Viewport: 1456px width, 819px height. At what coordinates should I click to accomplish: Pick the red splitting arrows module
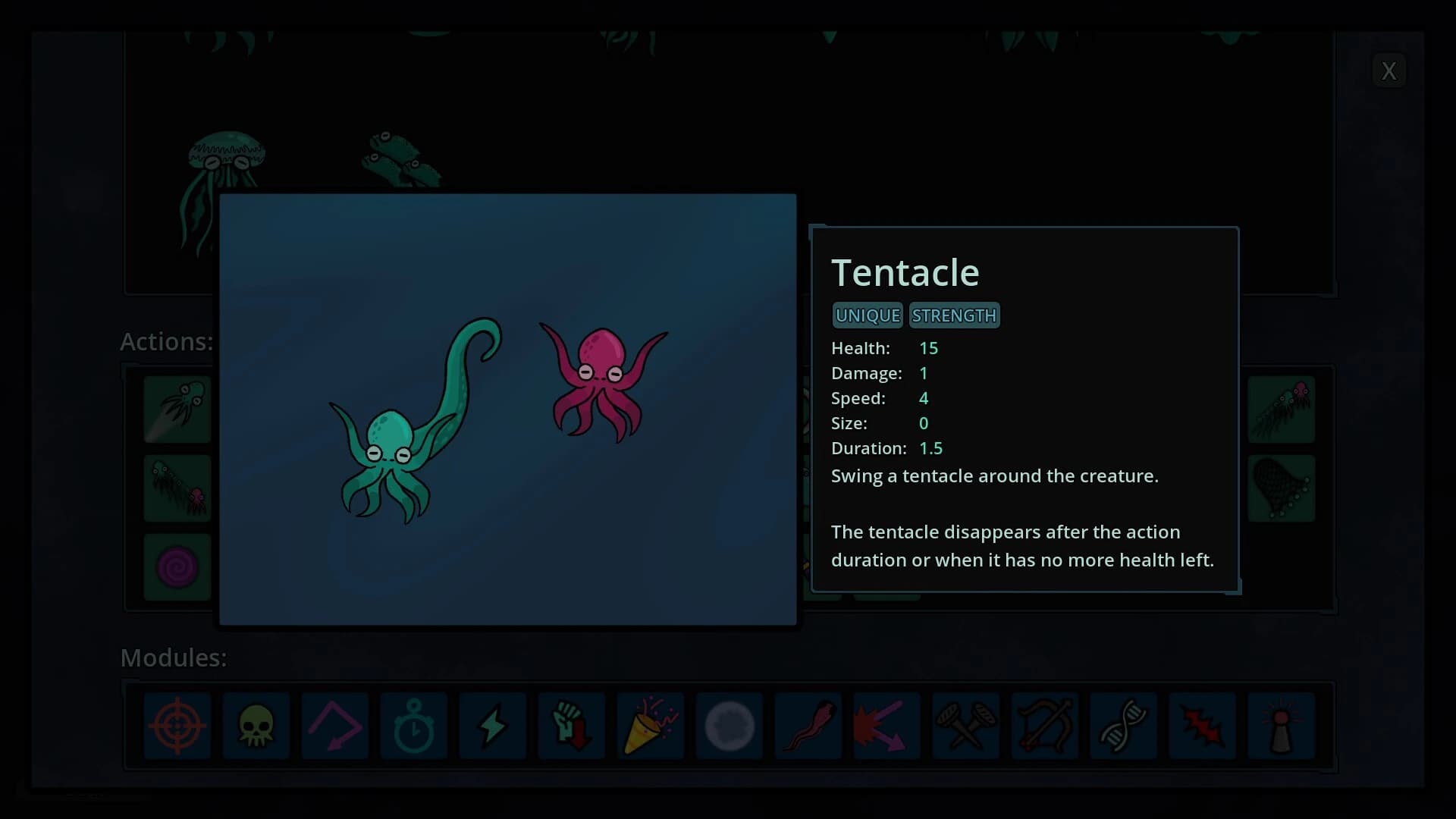pyautogui.click(x=886, y=726)
